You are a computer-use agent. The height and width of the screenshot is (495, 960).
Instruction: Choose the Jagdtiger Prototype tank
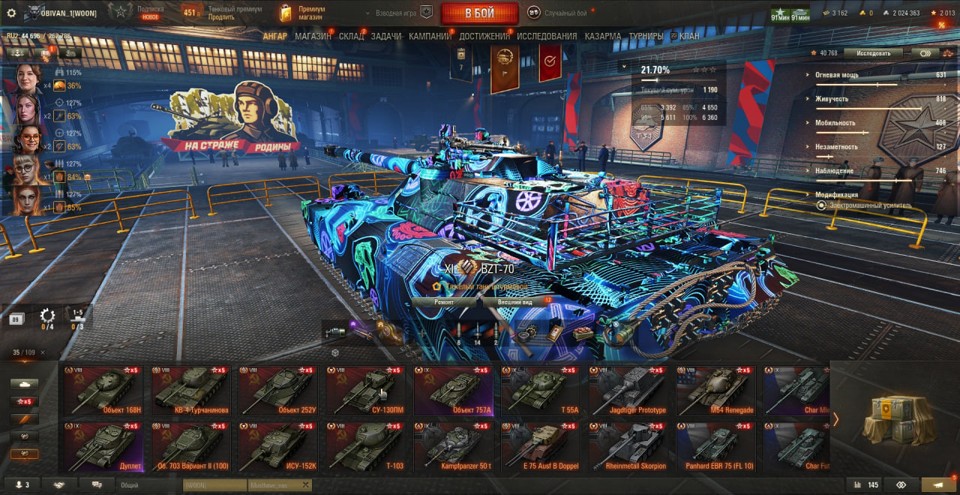click(x=628, y=391)
